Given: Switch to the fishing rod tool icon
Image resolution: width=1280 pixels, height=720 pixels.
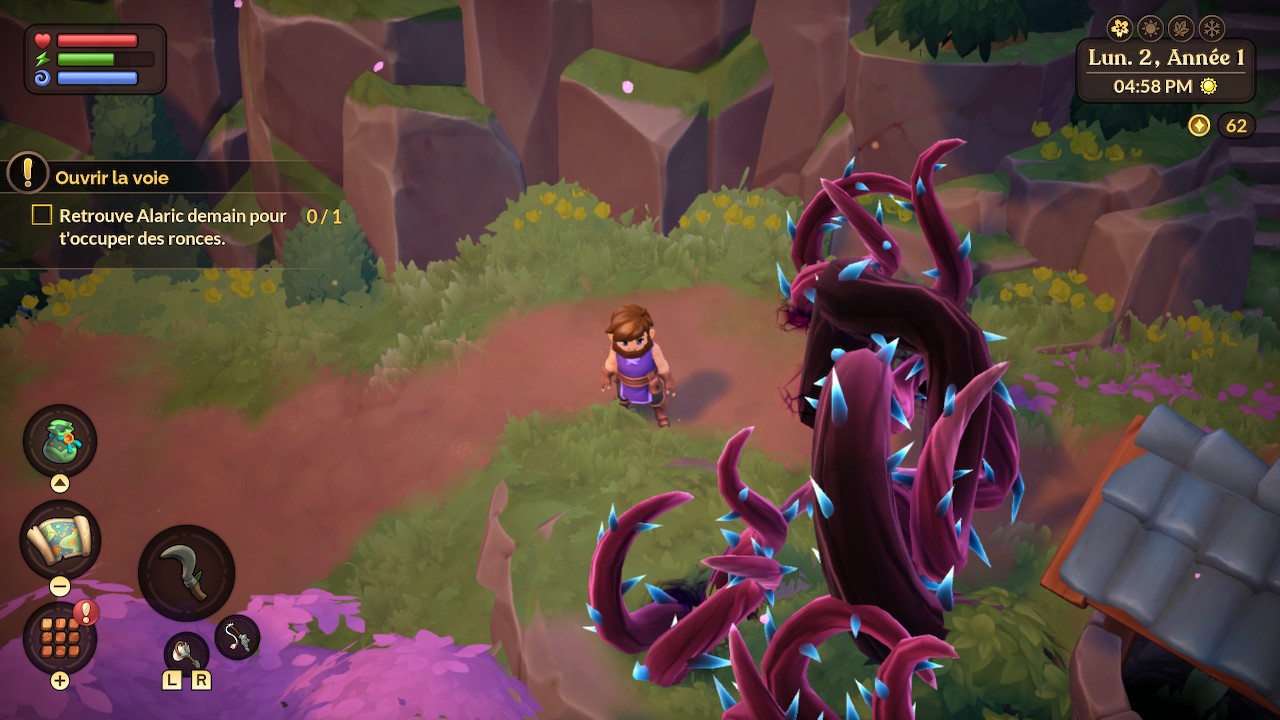Looking at the screenshot, I should pos(237,636).
